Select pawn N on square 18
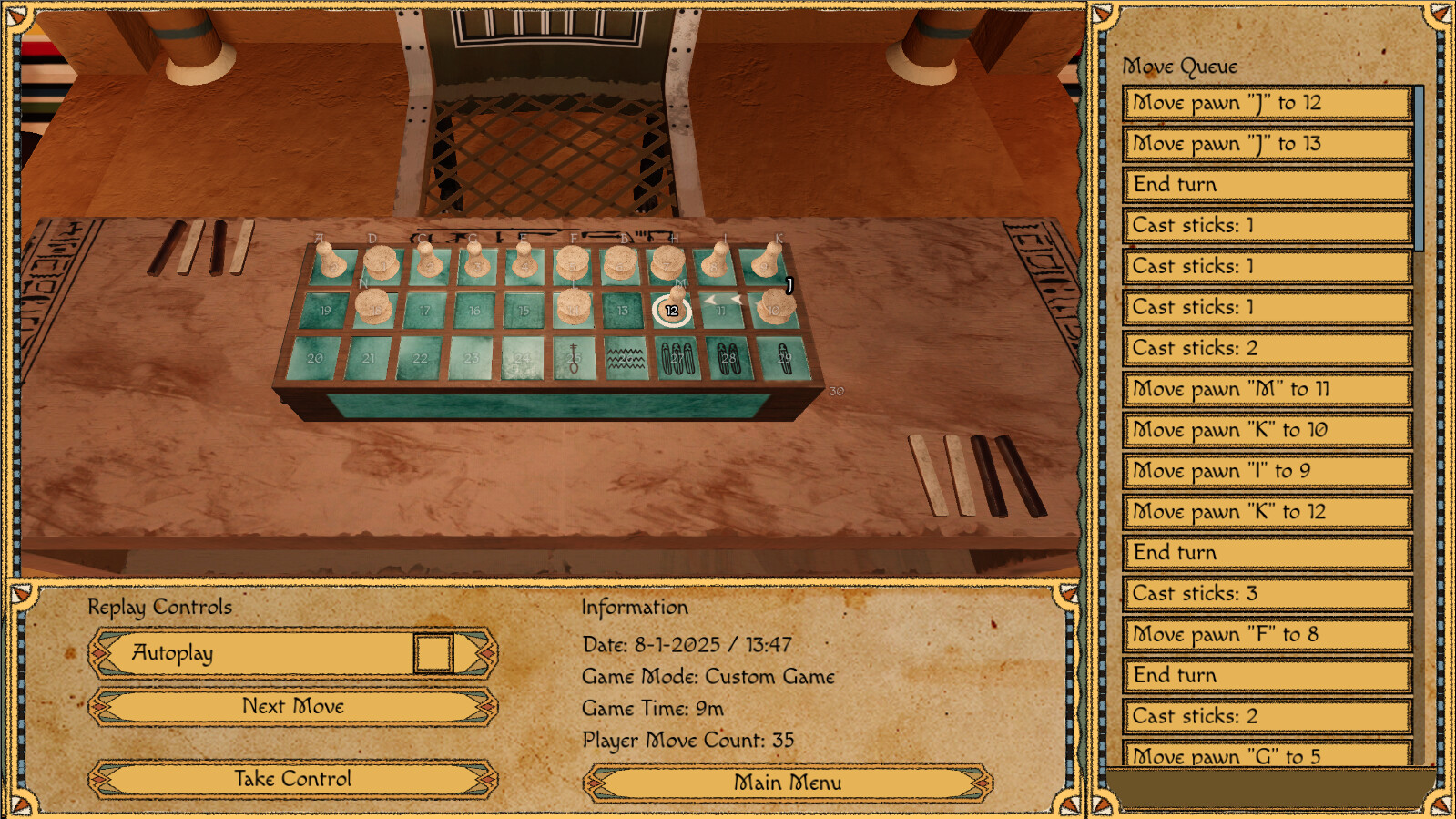The height and width of the screenshot is (819, 1456). point(374,306)
